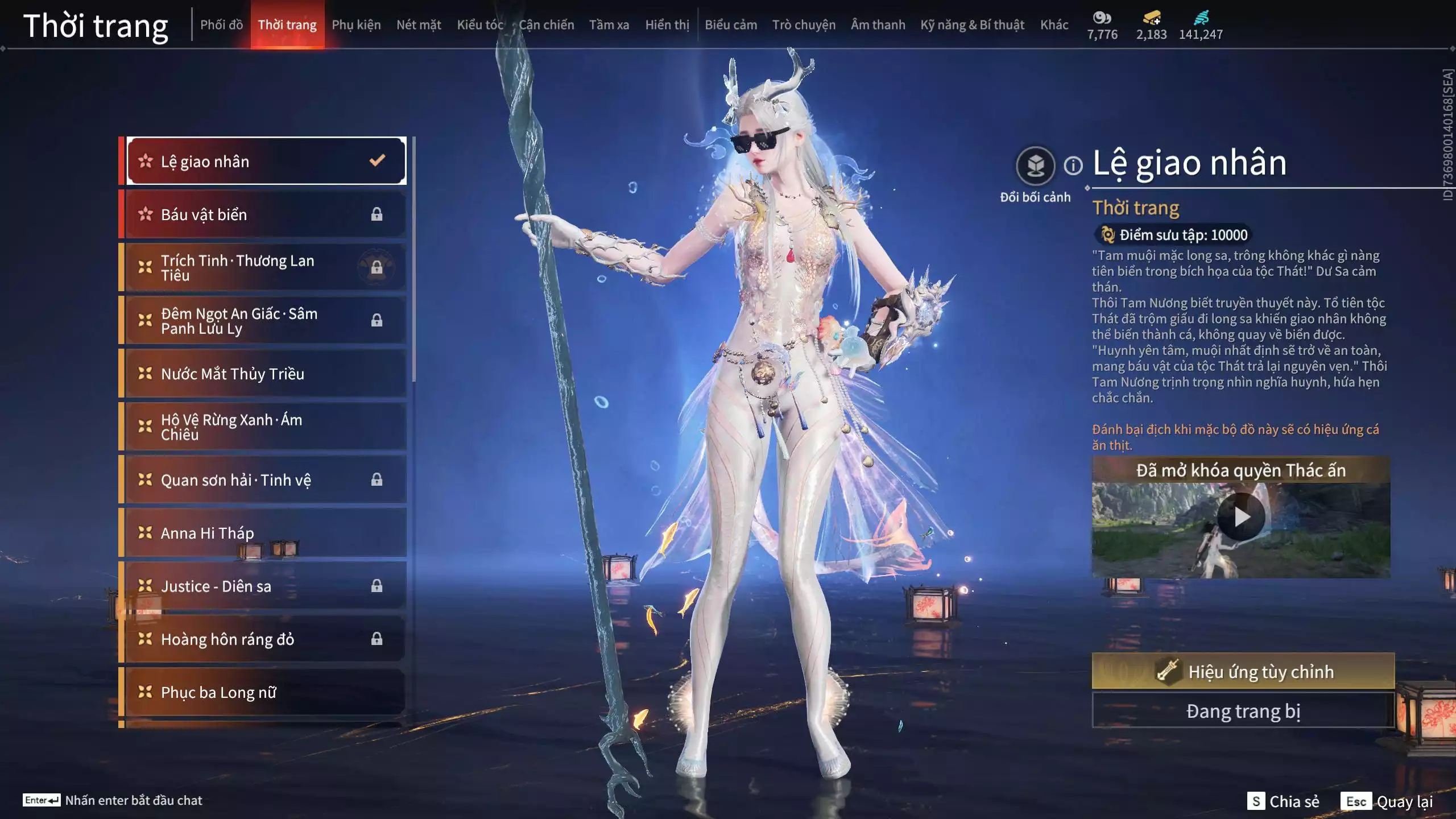Viewport: 1456px width, 819px height.
Task: Select the Kiểu tóc tab
Action: (480, 25)
